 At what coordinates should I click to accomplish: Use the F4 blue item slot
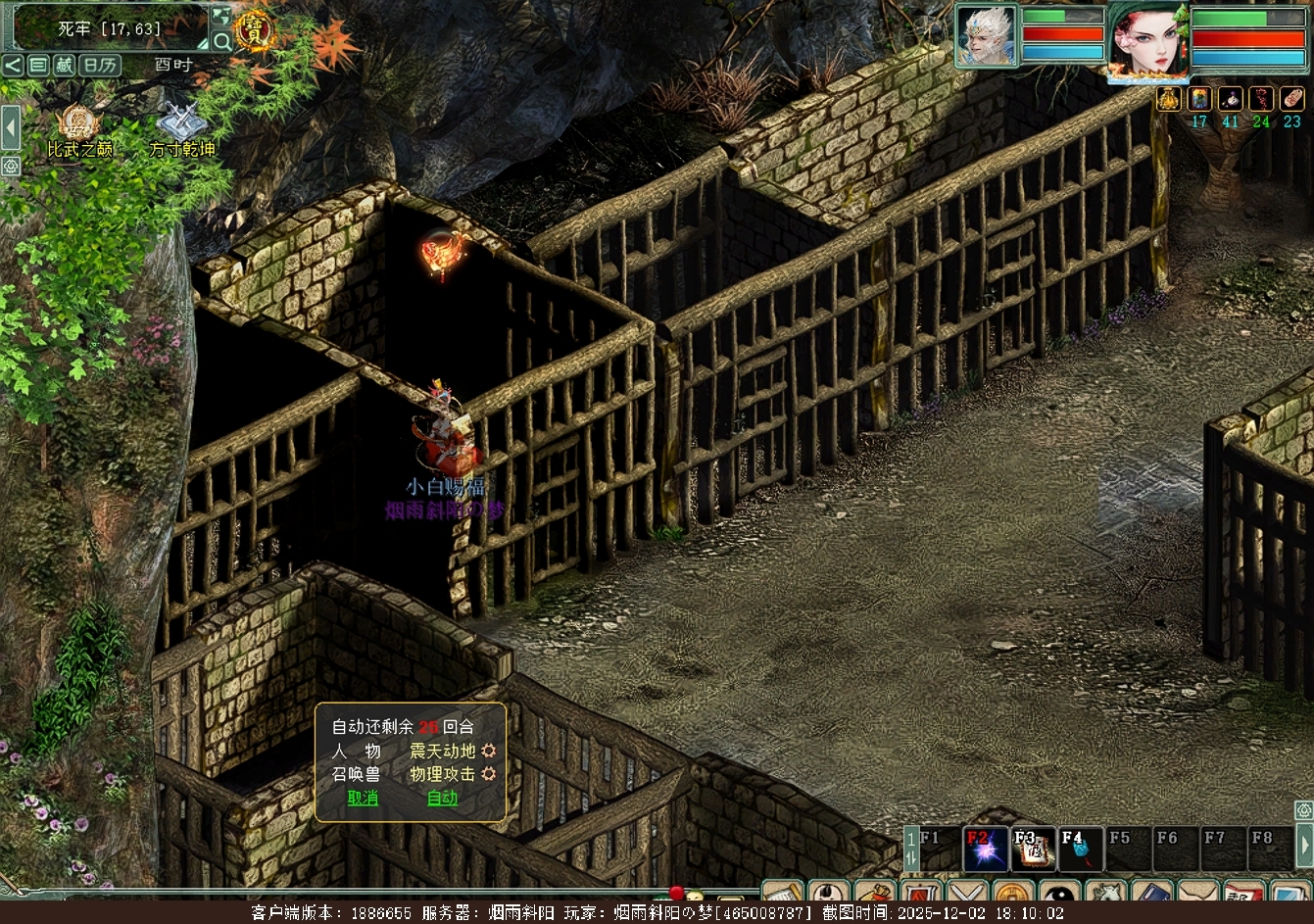1080,850
